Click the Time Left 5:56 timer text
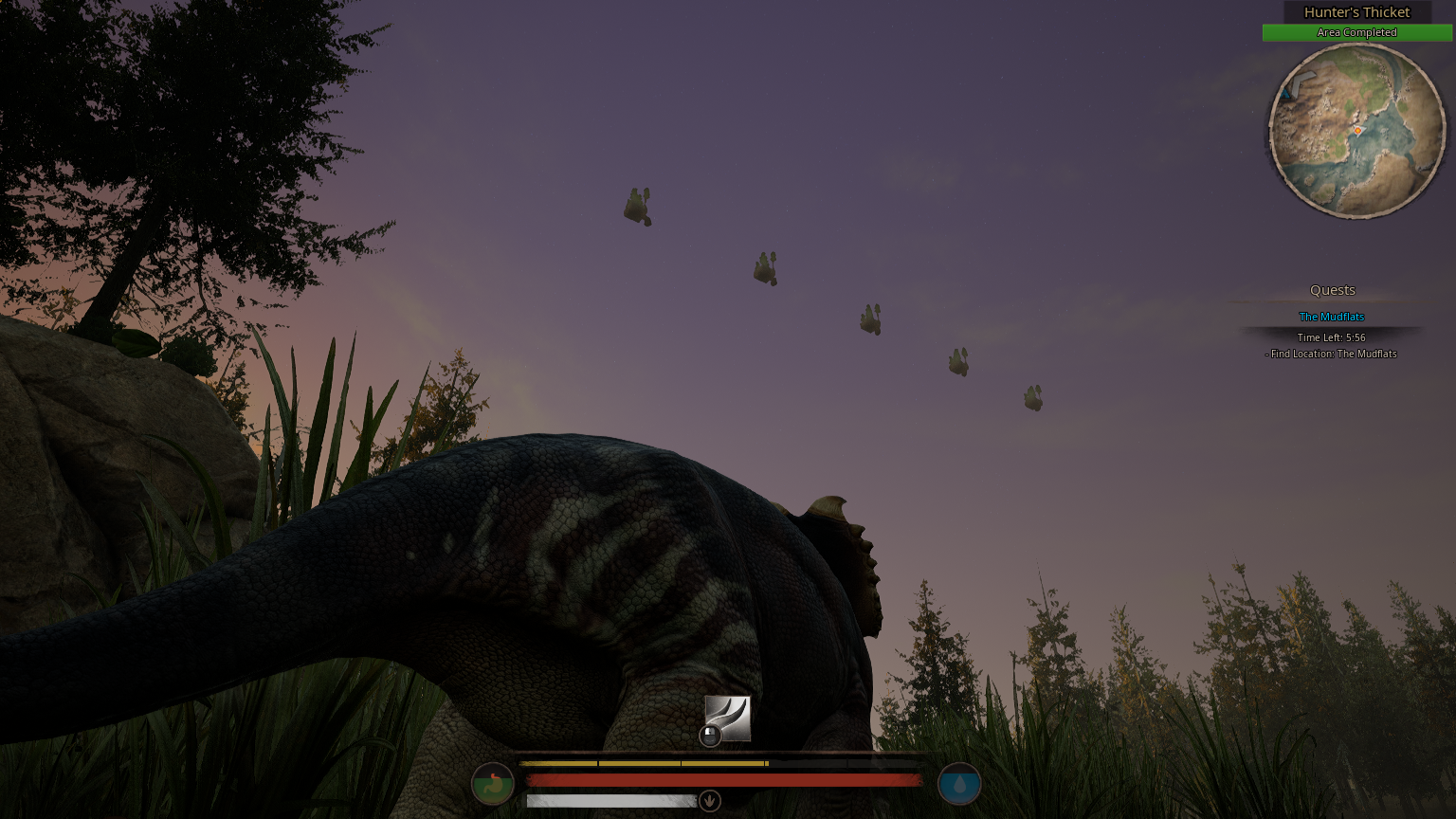Image resolution: width=1456 pixels, height=819 pixels. [x=1332, y=337]
